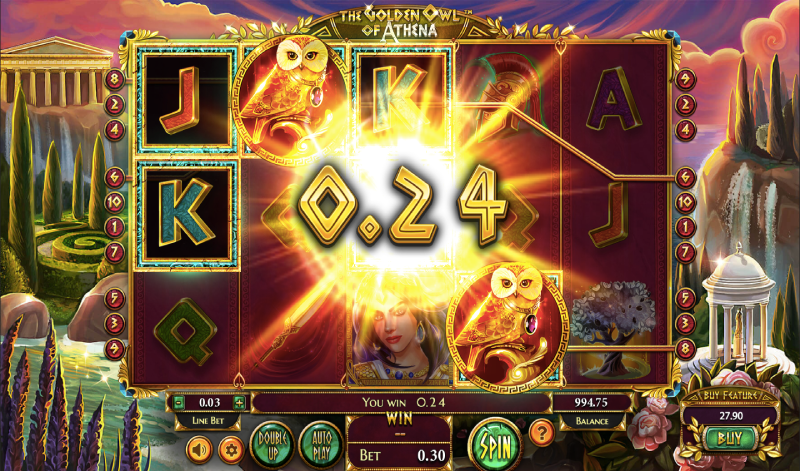Image resolution: width=800 pixels, height=471 pixels.
Task: Decrease the line bet with minus button
Action: click(x=179, y=403)
